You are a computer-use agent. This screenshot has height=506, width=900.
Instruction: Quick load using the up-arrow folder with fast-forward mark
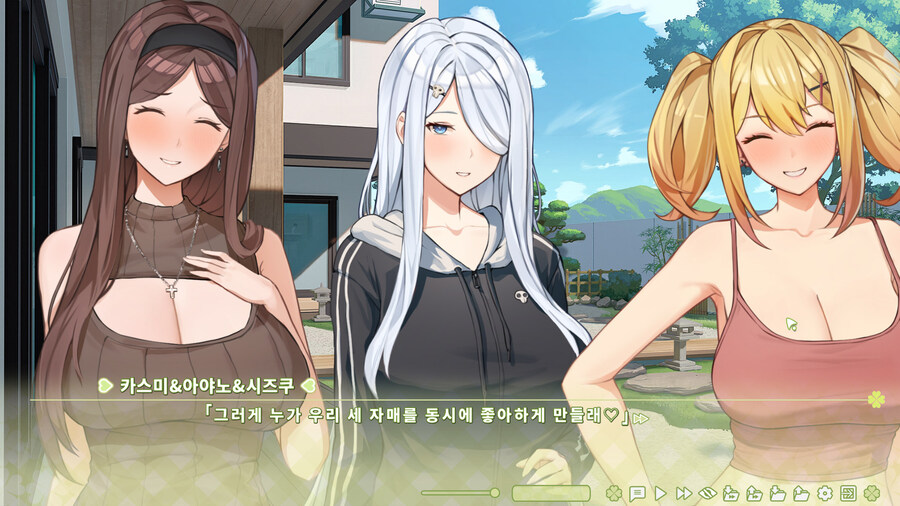(754, 493)
